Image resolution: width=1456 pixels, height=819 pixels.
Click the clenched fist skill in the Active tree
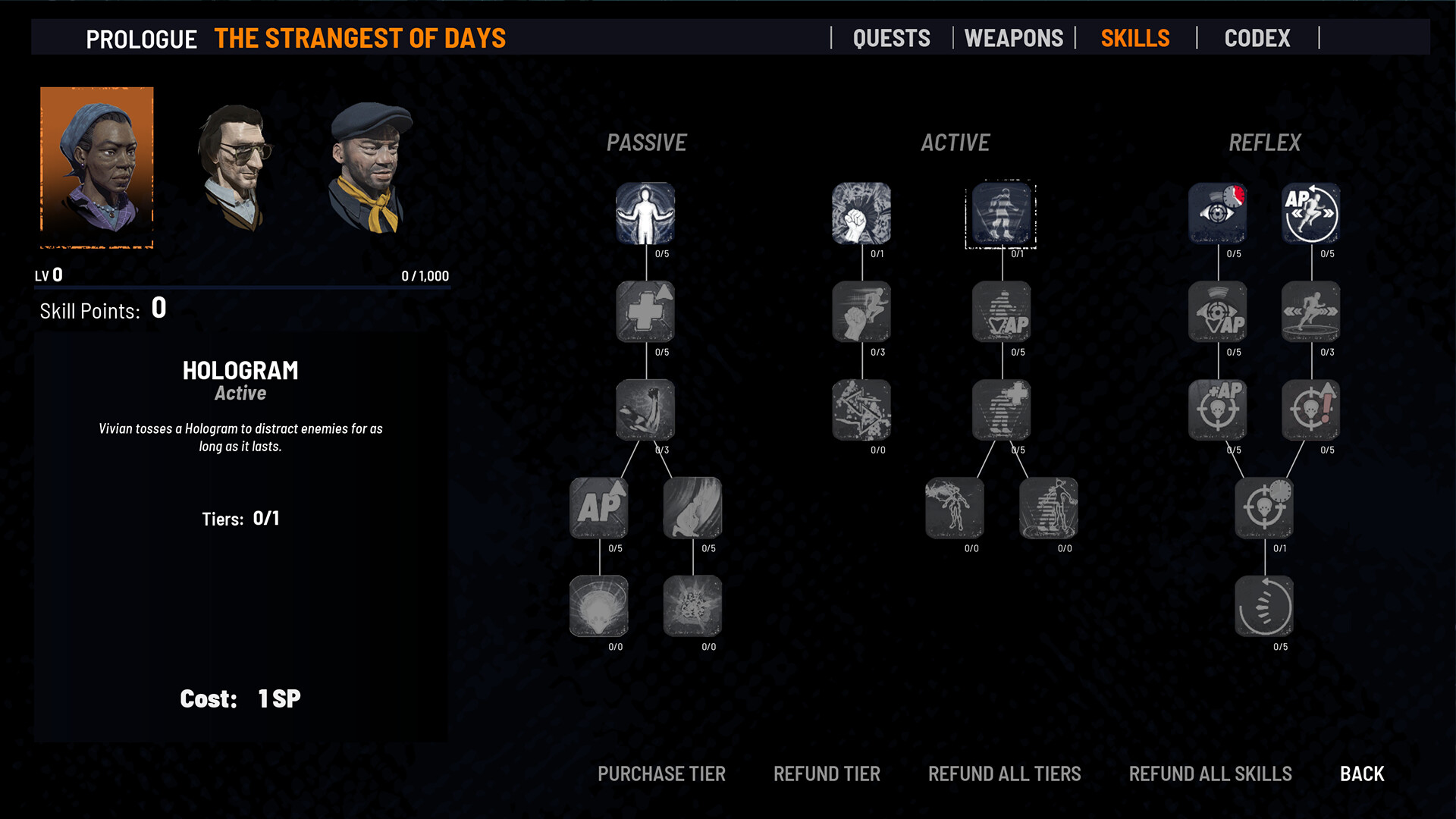click(861, 215)
